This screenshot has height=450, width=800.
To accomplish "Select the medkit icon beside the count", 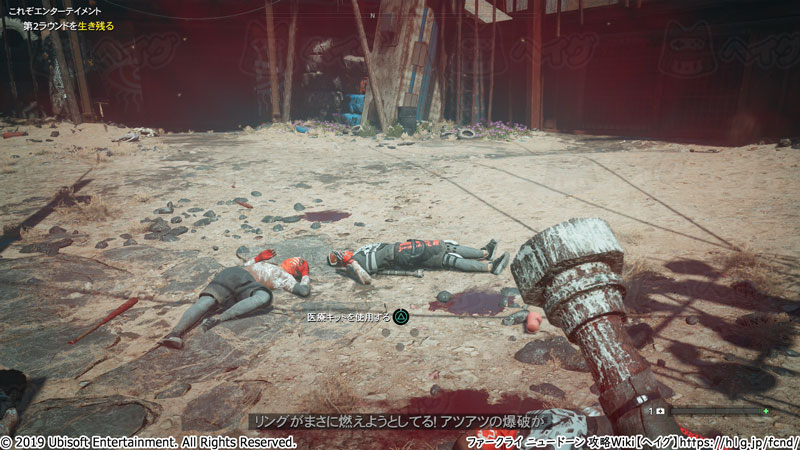I will [x=660, y=411].
